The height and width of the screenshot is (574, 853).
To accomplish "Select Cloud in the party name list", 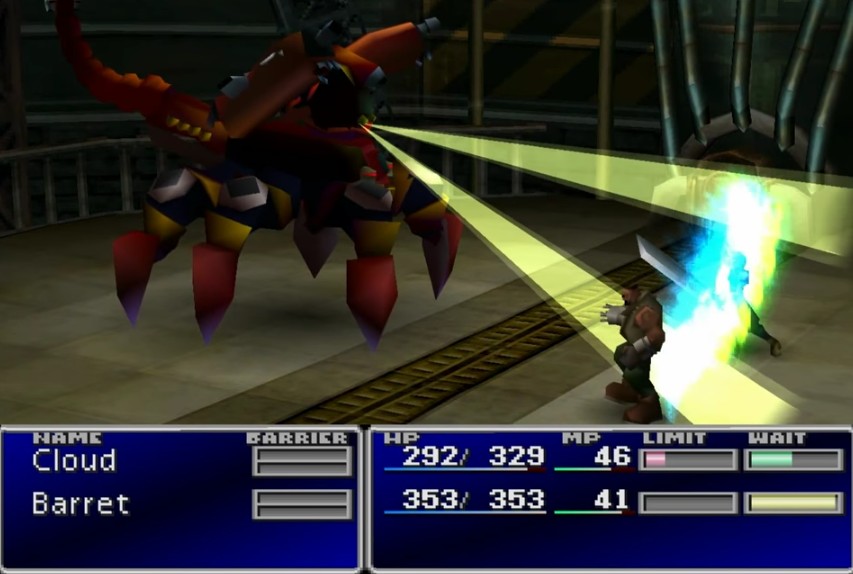I will pos(74,461).
